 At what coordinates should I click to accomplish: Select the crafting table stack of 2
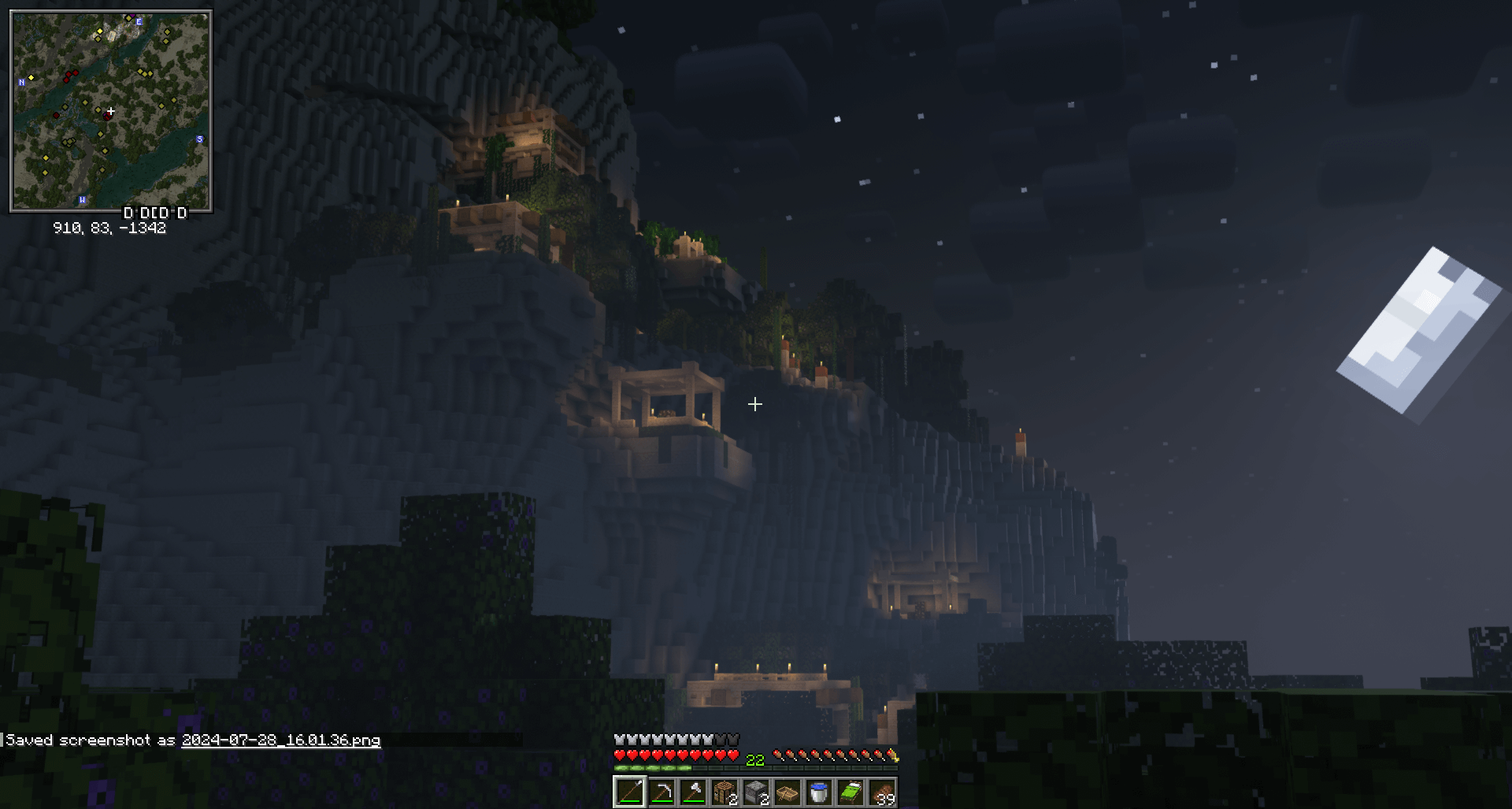click(725, 794)
